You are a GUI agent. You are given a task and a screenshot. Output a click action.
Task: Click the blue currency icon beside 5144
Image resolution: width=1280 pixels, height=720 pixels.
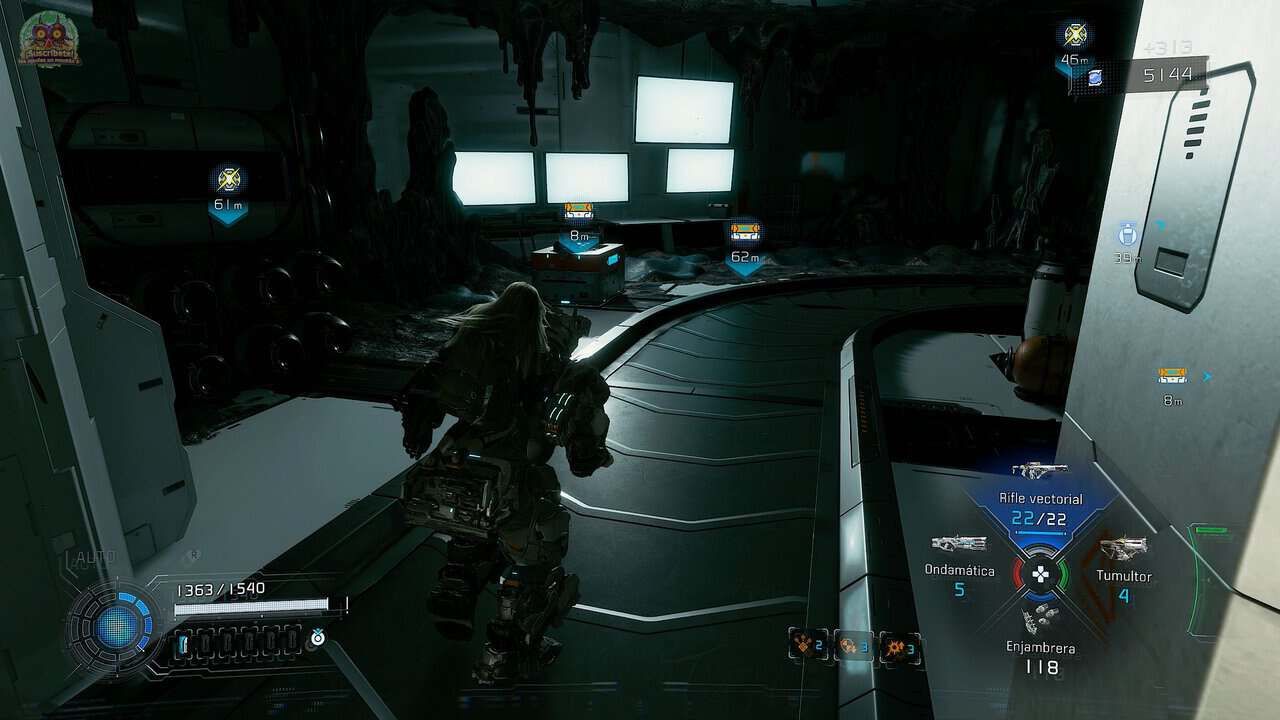(x=1095, y=77)
